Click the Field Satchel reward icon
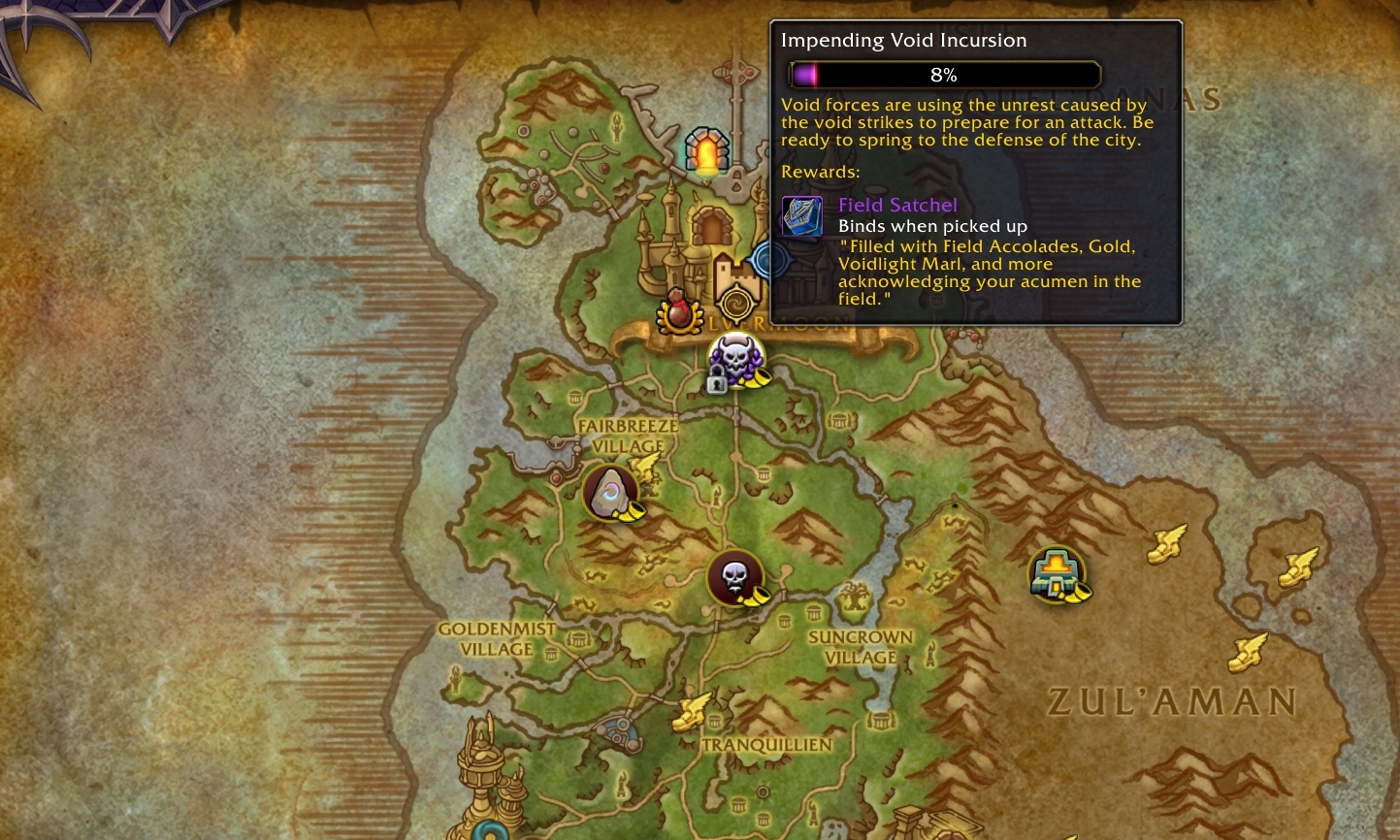Image resolution: width=1400 pixels, height=840 pixels. pyautogui.click(x=801, y=216)
